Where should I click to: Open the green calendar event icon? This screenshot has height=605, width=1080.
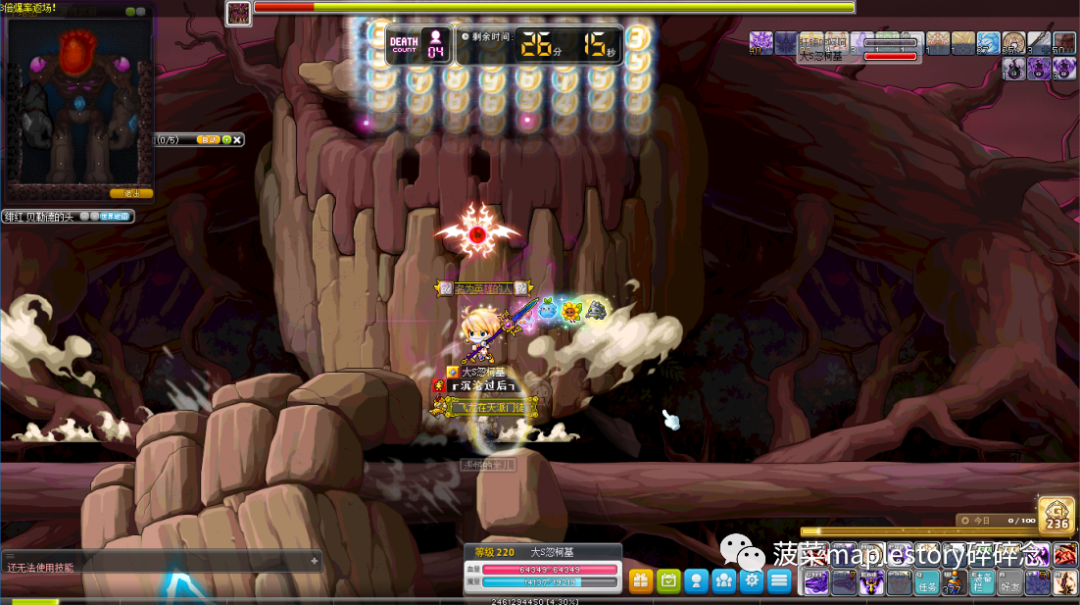click(x=668, y=580)
